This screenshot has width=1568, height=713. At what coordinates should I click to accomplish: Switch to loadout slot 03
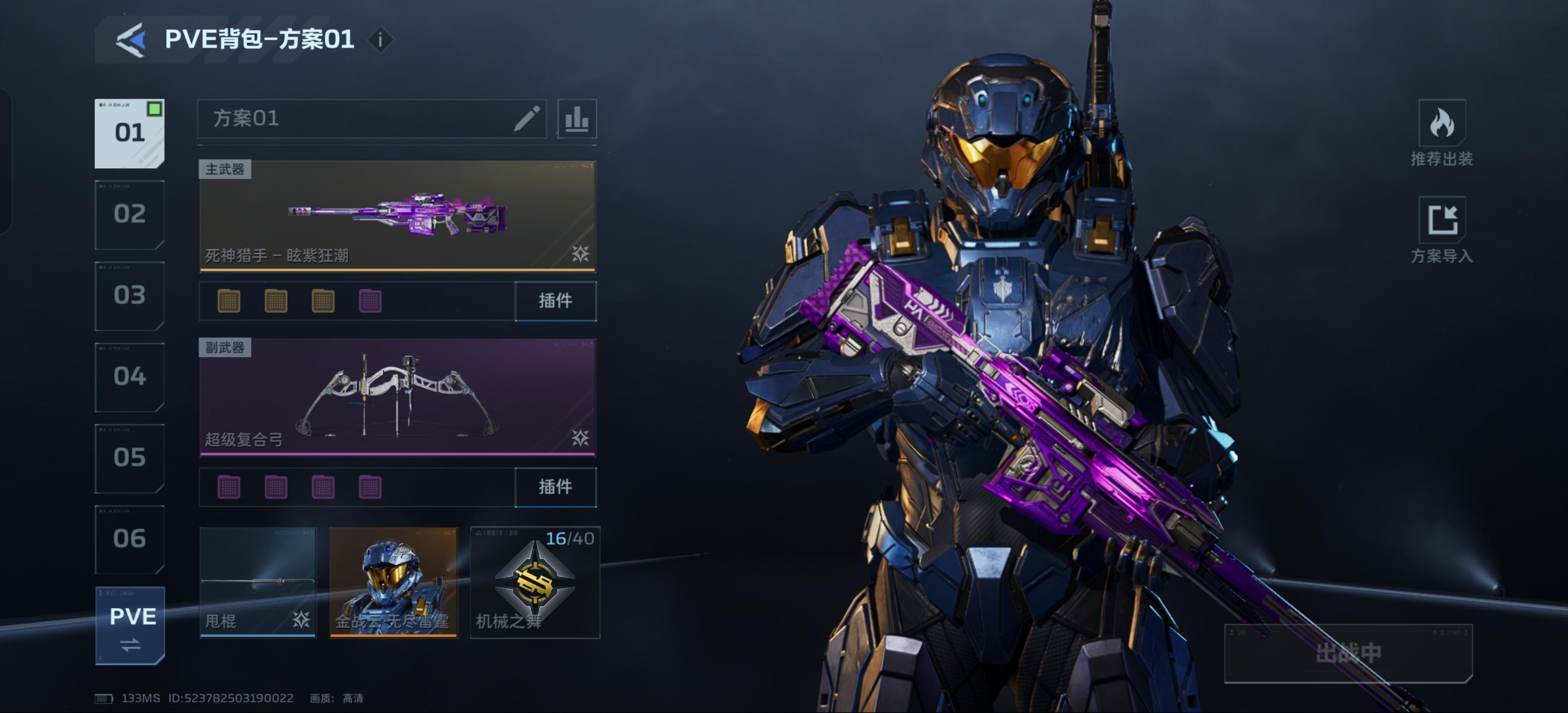click(129, 295)
